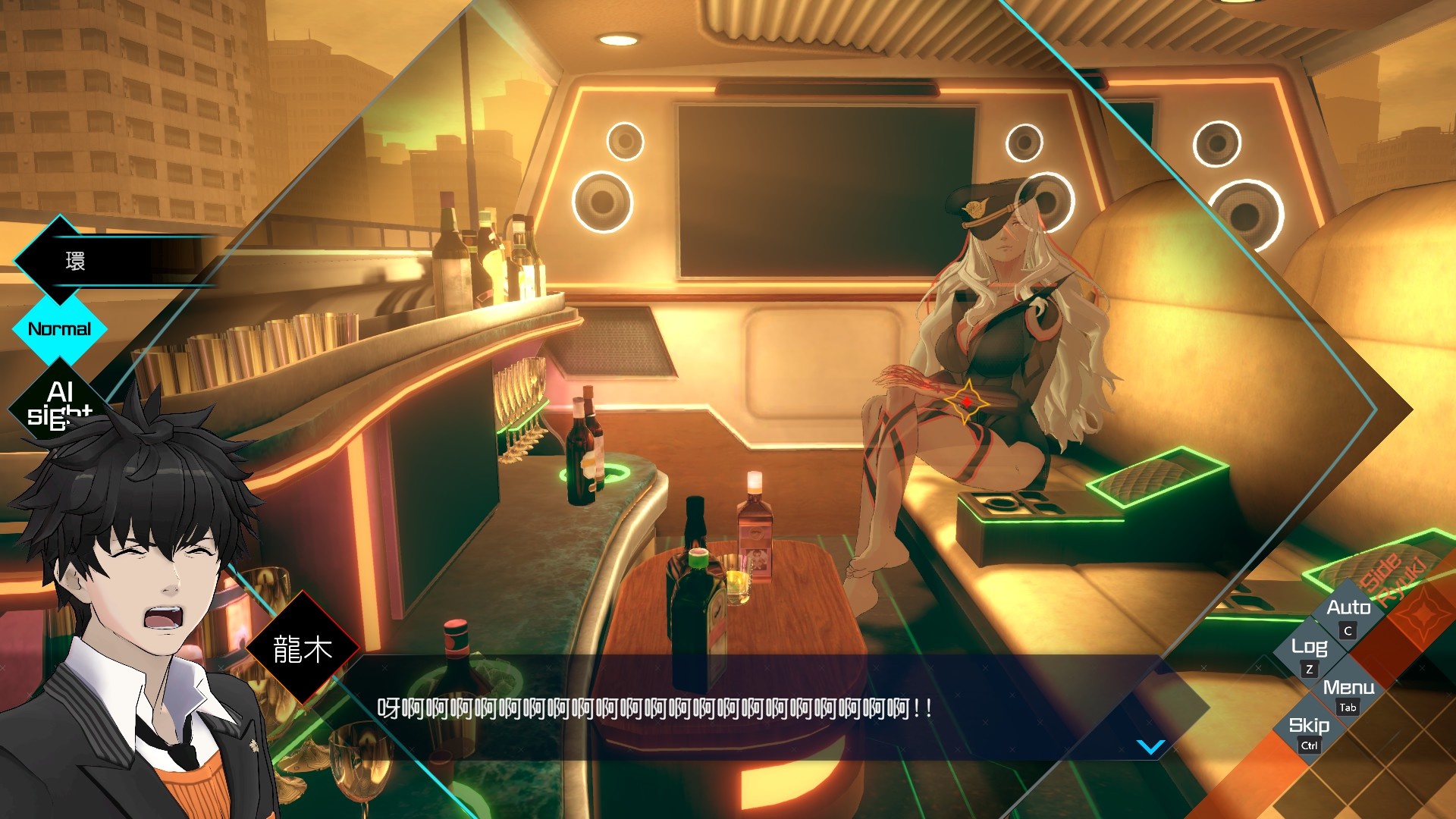Skip the current dialogue
The image size is (1456, 819).
coord(1309,726)
